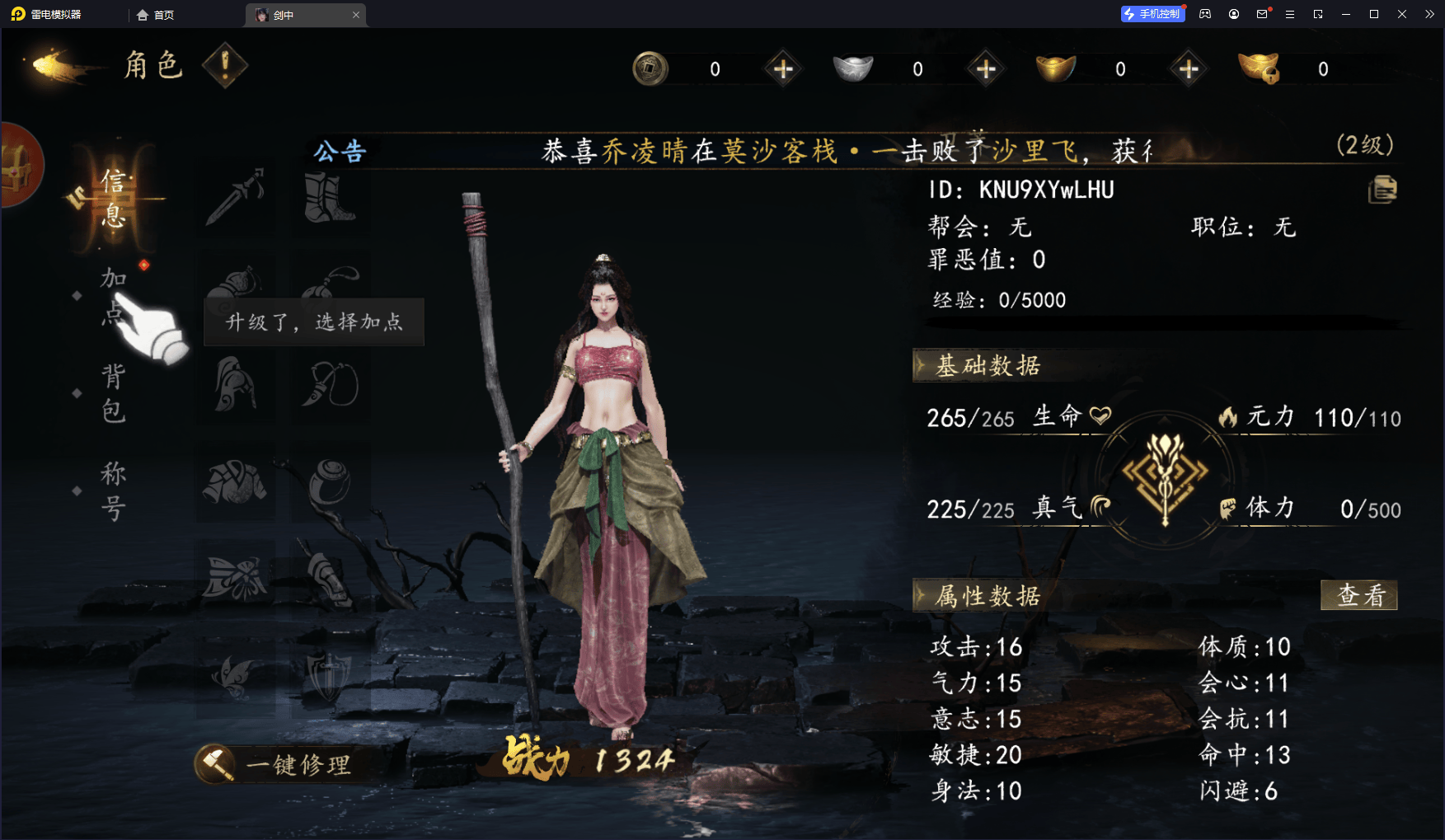This screenshot has height=840, width=1445.
Task: Click the chest armor equipment slot
Action: [x=237, y=480]
